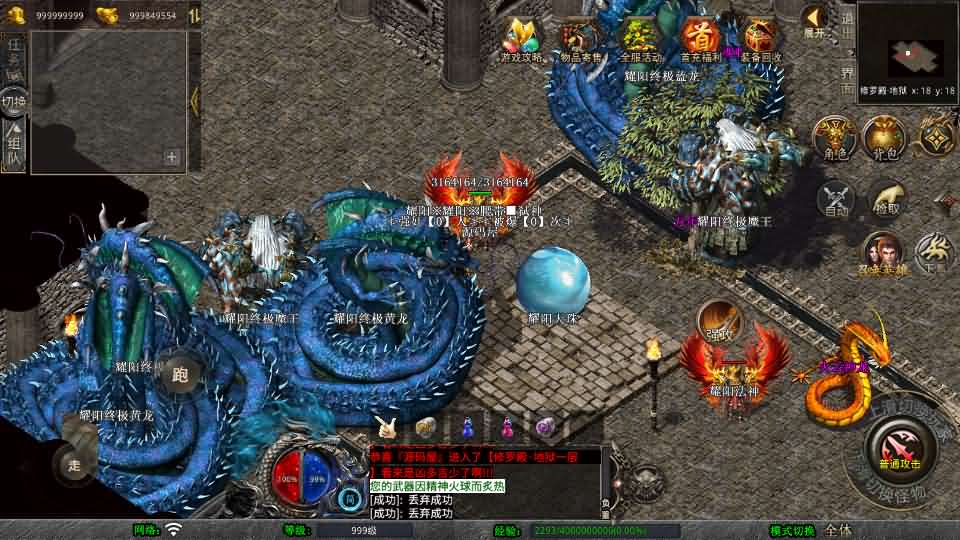Tap the 拾取 pickup button
960x540 pixels.
tap(887, 200)
